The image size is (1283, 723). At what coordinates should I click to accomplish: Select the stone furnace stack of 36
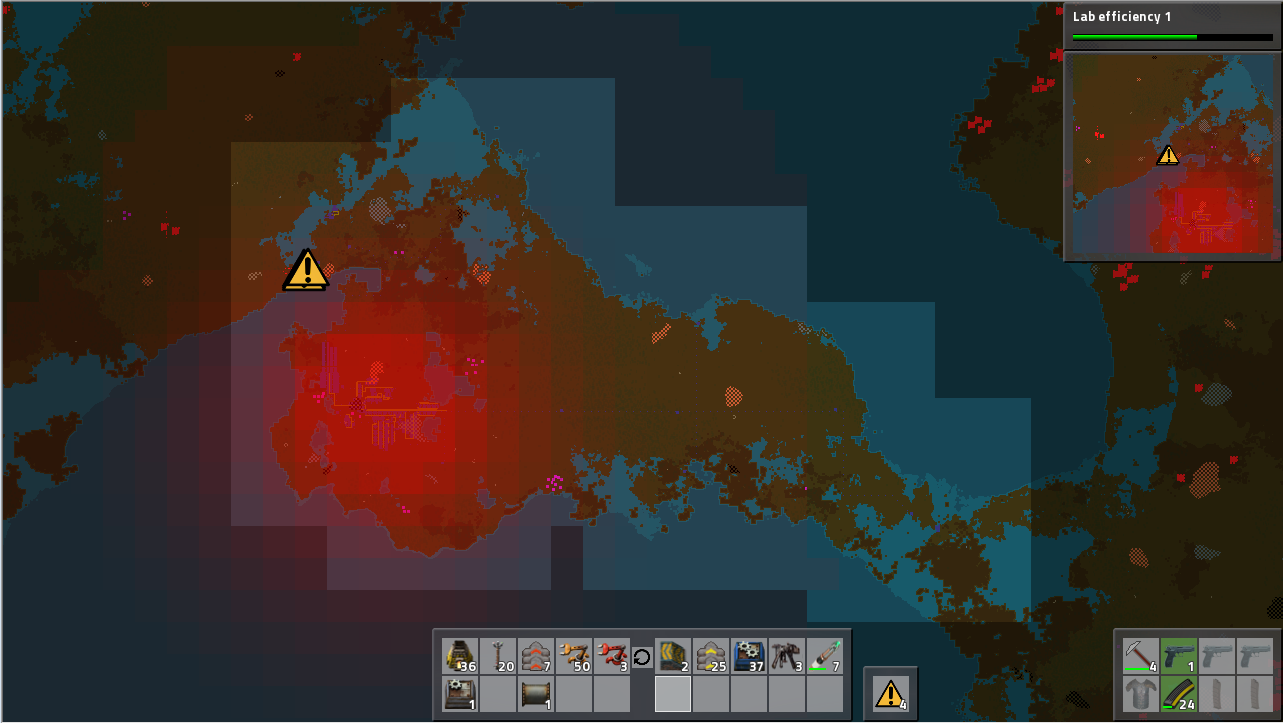coord(460,656)
